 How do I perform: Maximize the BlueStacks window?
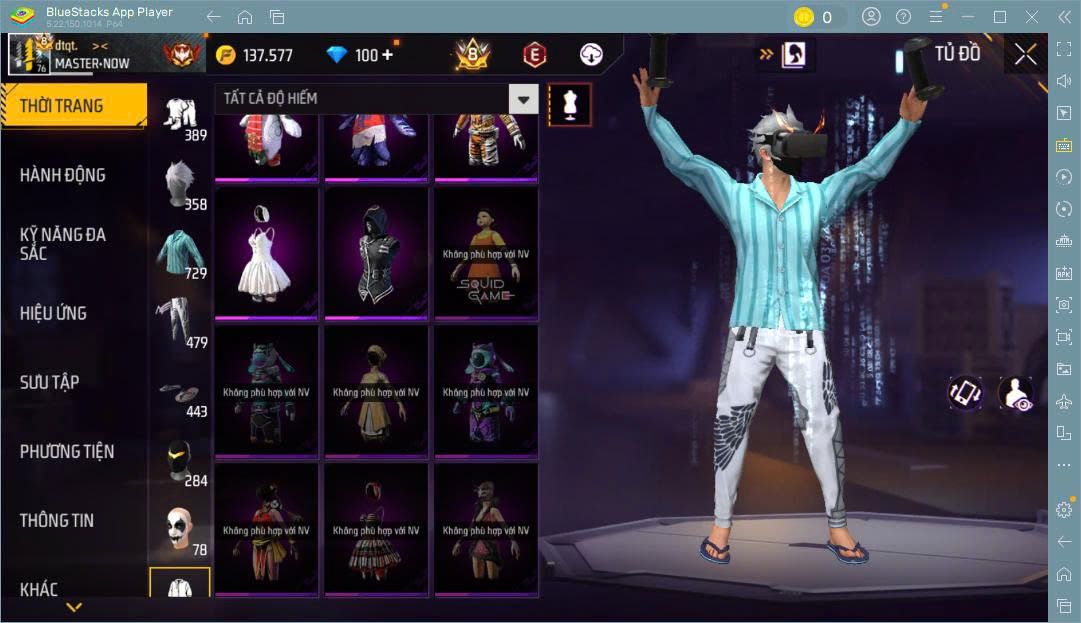[999, 17]
